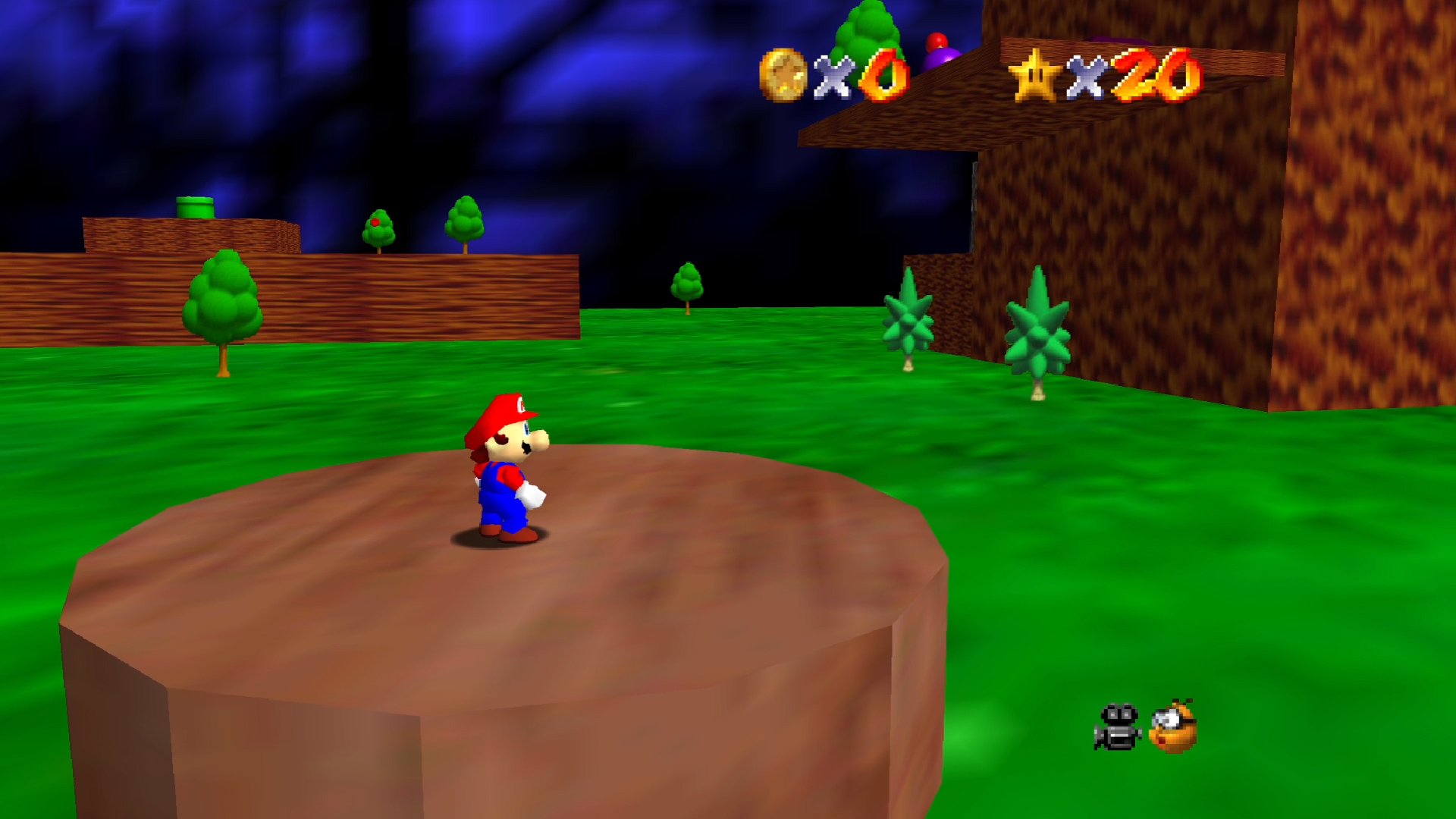Click the coin counter icon

pyautogui.click(x=784, y=74)
